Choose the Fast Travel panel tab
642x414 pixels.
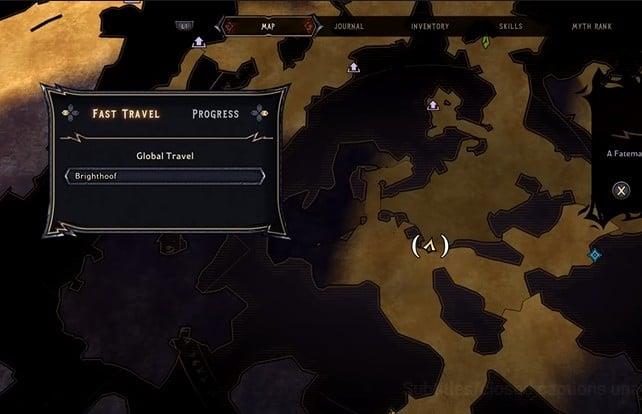[x=125, y=113]
